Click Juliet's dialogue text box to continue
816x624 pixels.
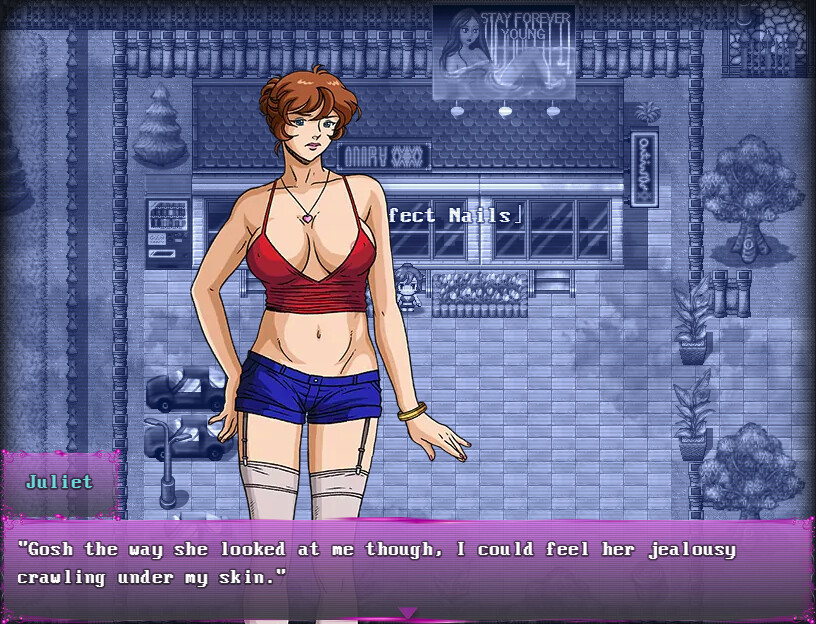click(407, 566)
